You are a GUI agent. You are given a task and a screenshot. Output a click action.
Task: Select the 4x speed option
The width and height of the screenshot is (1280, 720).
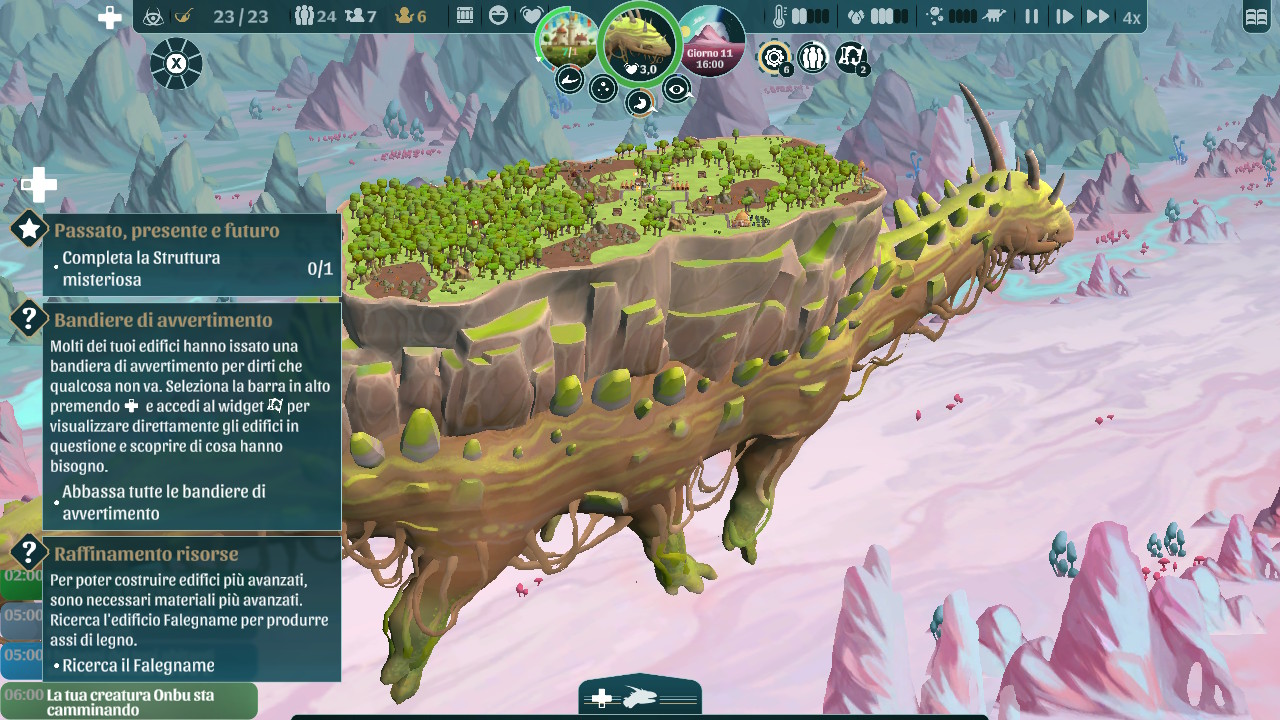point(1131,17)
